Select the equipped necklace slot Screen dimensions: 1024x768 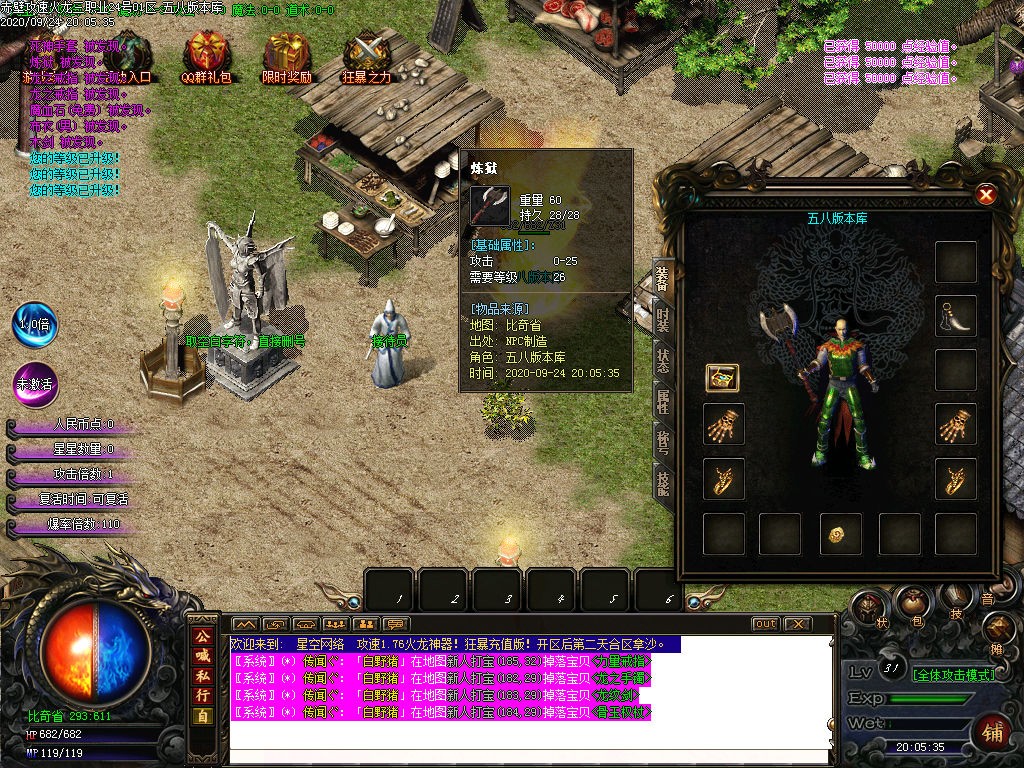click(x=955, y=316)
